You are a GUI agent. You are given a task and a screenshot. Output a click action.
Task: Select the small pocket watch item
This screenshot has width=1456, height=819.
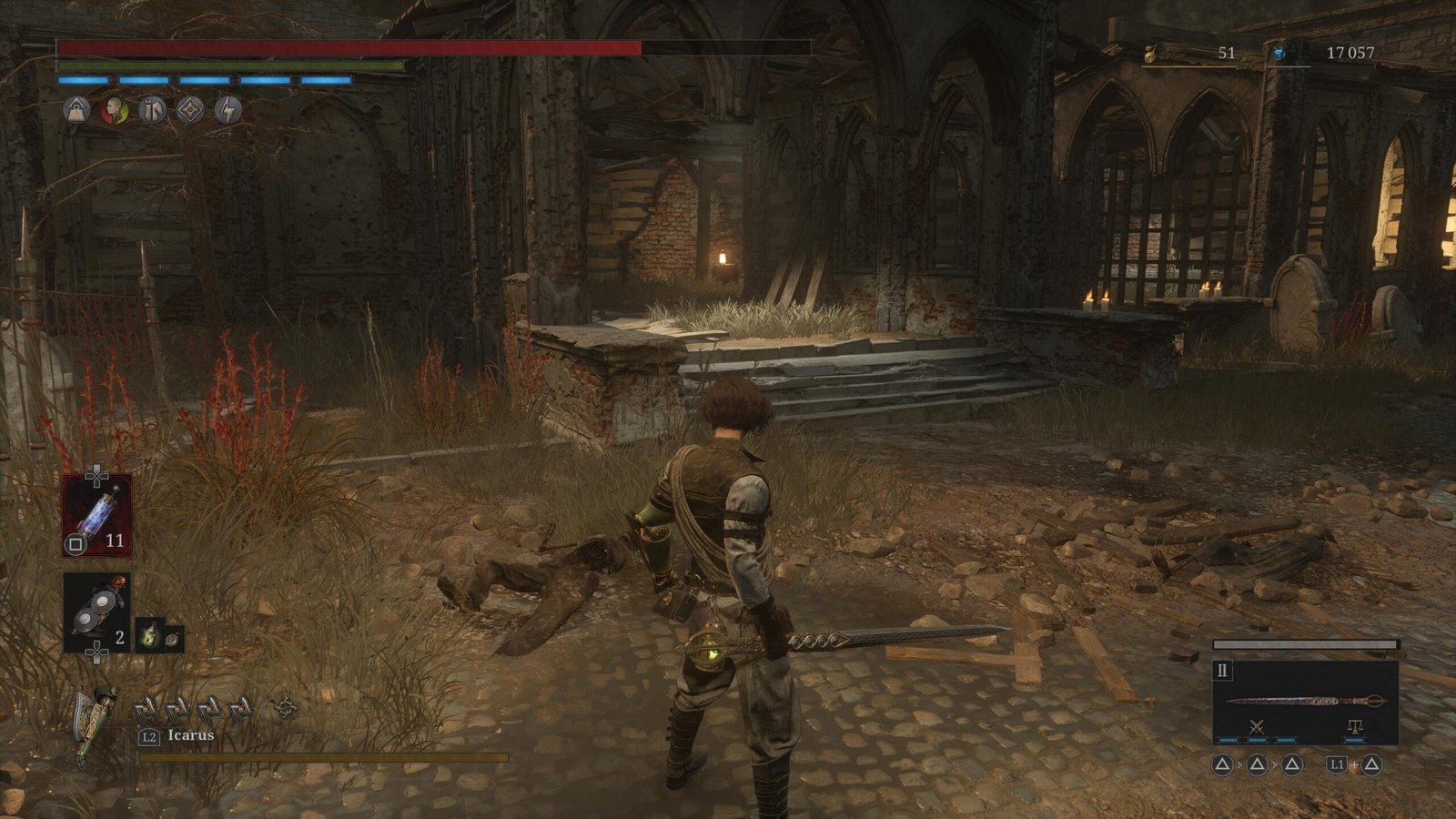click(x=172, y=640)
